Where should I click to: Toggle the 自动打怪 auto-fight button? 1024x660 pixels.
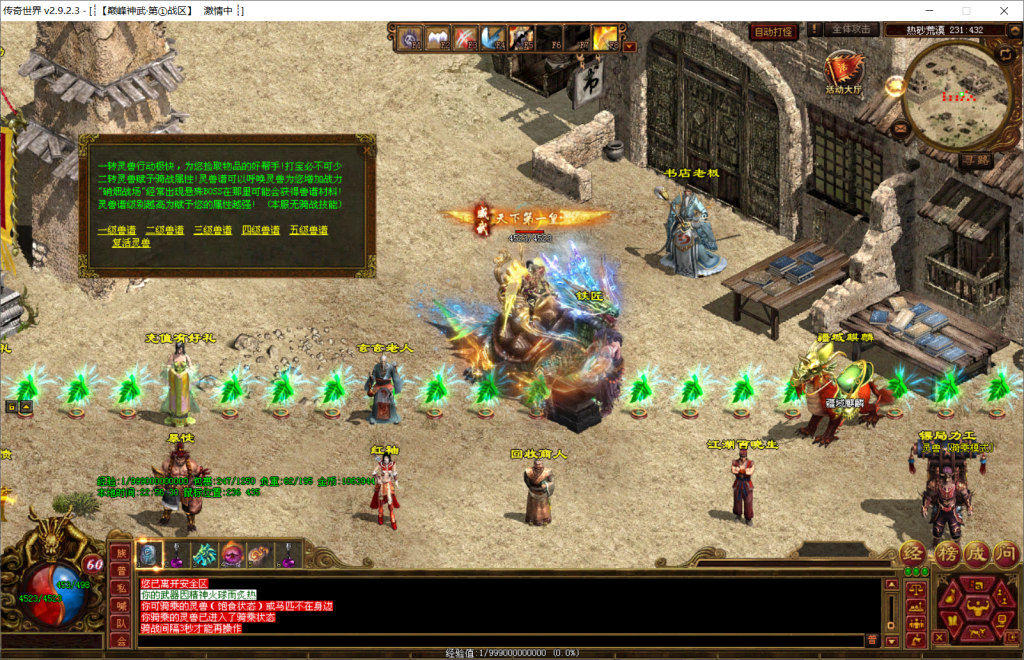click(x=773, y=31)
